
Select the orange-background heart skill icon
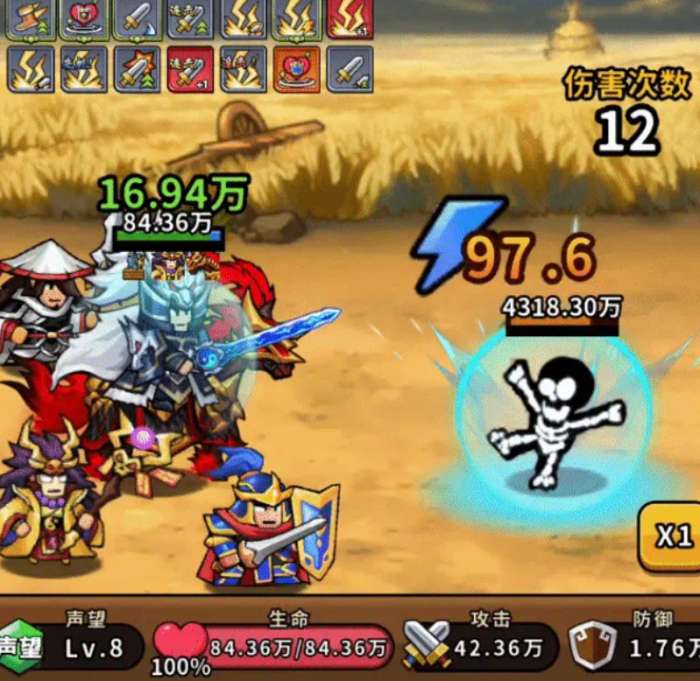tap(296, 69)
